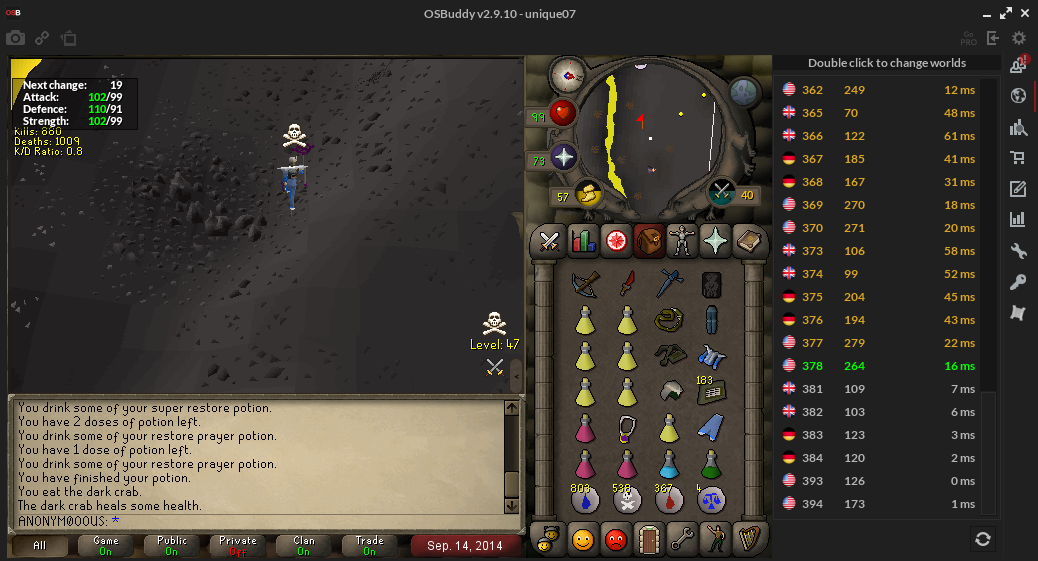The image size is (1038, 561).
Task: Open the Prayer tab
Action: tap(715, 240)
